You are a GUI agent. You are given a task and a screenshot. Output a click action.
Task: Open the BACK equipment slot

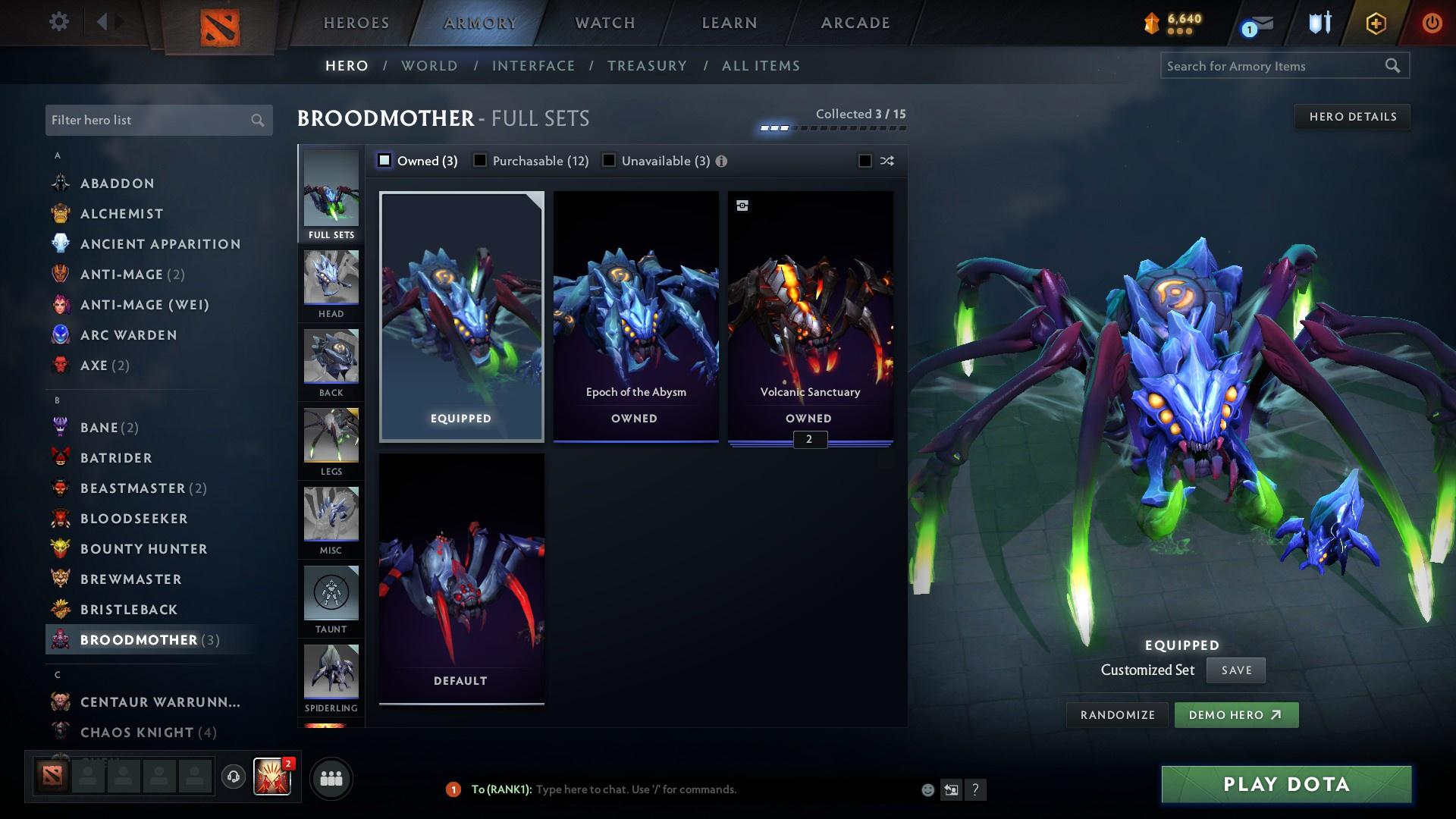(331, 360)
